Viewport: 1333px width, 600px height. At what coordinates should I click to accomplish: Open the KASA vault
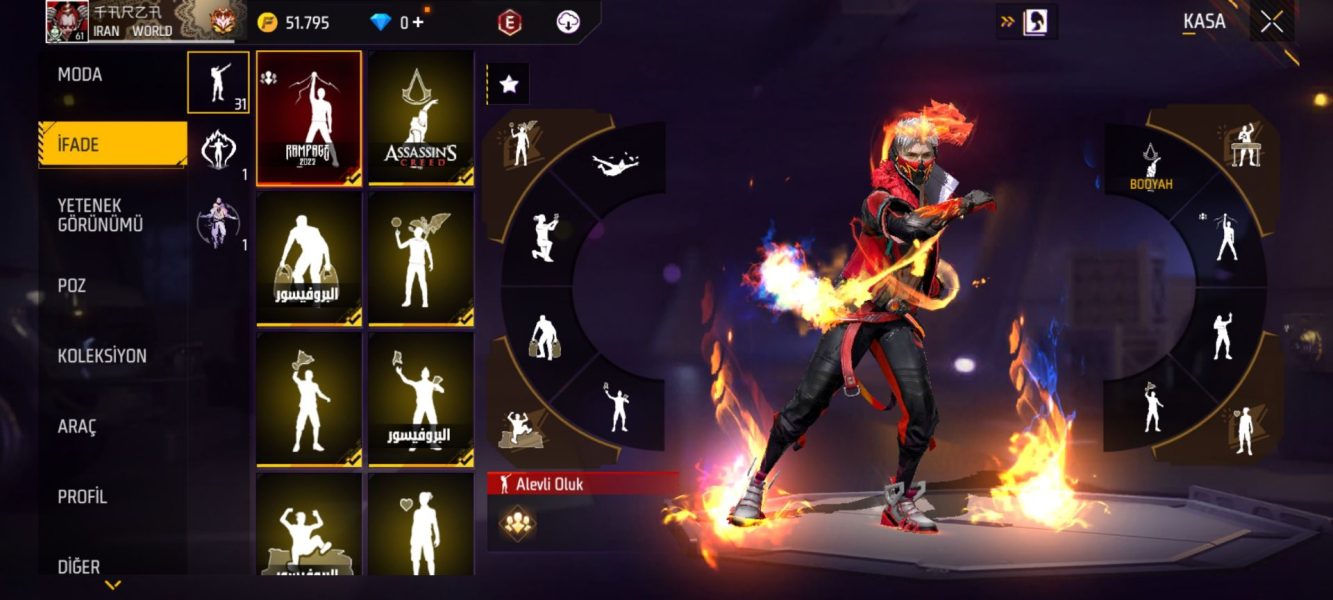point(1204,22)
